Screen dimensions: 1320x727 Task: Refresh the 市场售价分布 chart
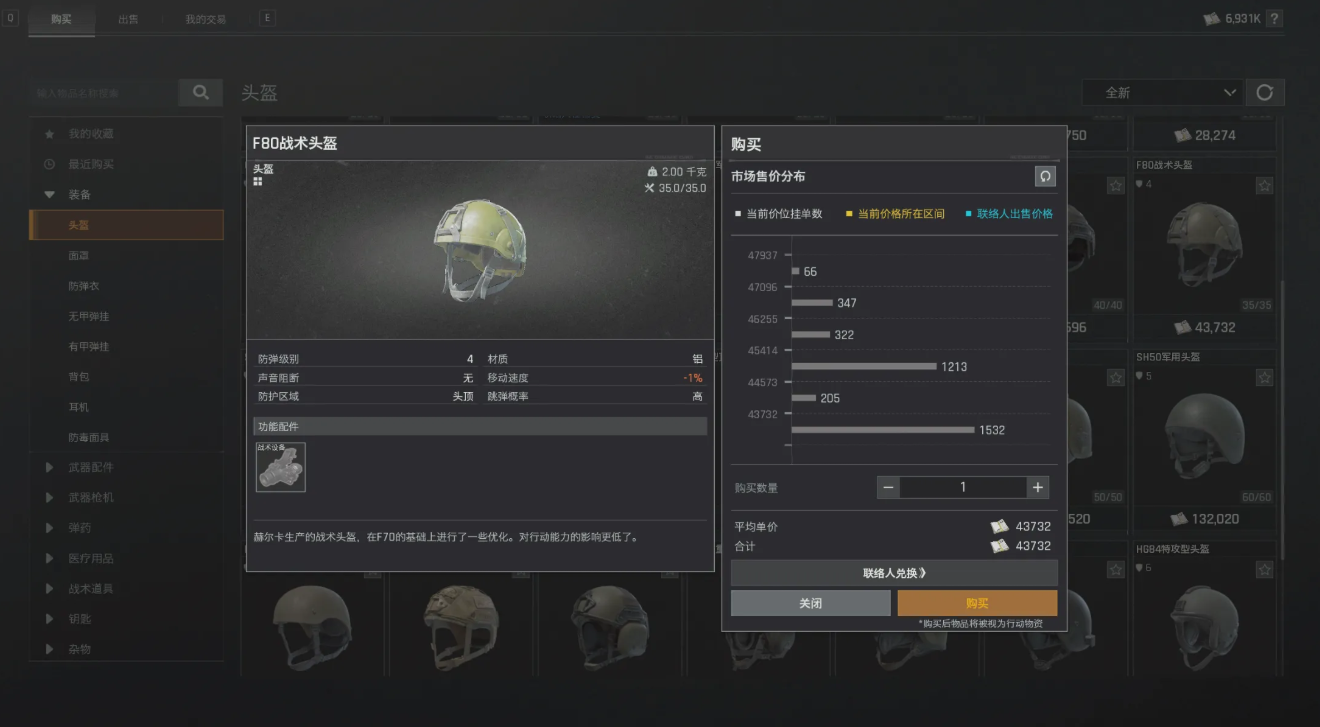1046,176
